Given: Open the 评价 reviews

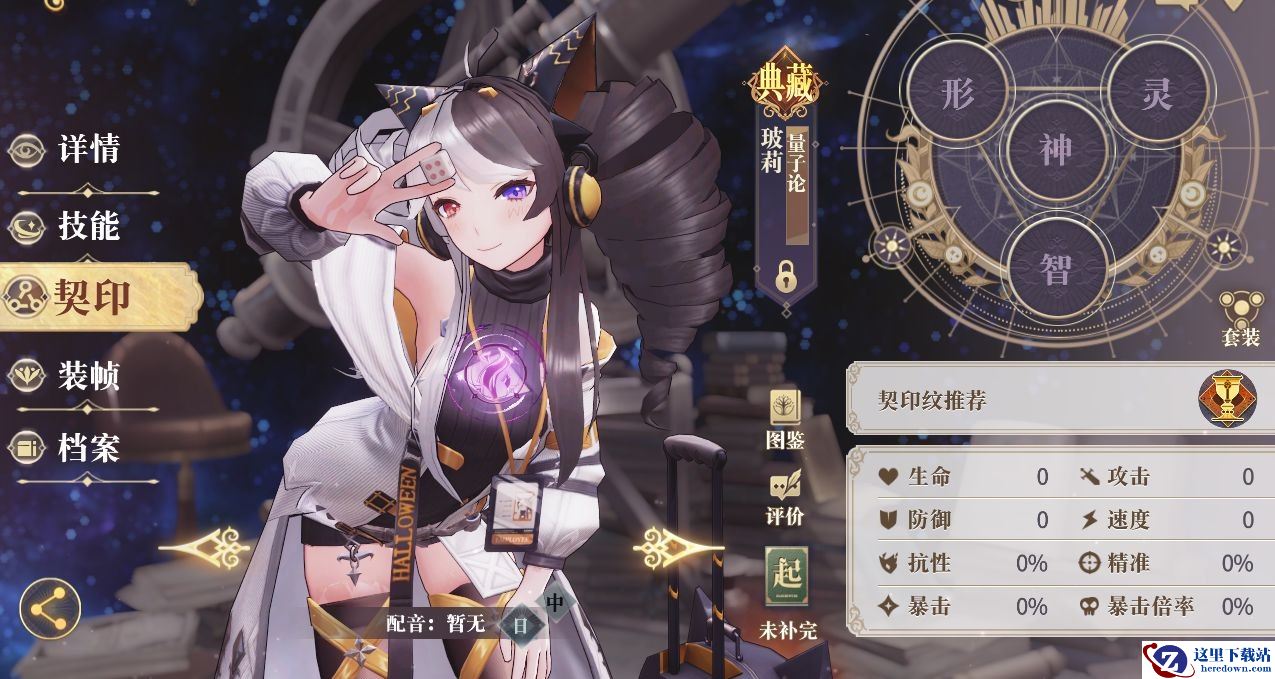Looking at the screenshot, I should click(785, 497).
